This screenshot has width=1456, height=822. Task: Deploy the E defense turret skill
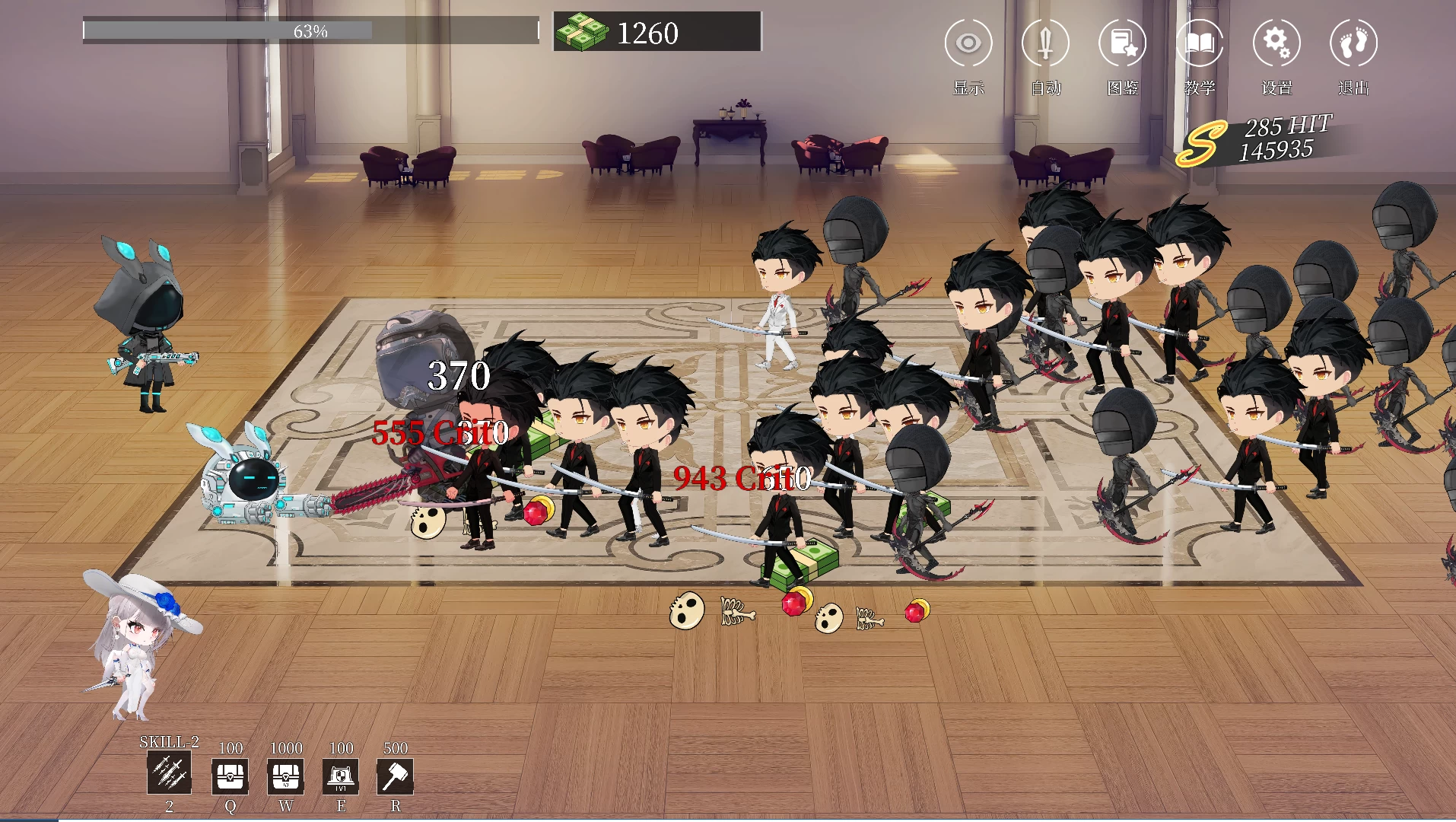click(x=341, y=777)
